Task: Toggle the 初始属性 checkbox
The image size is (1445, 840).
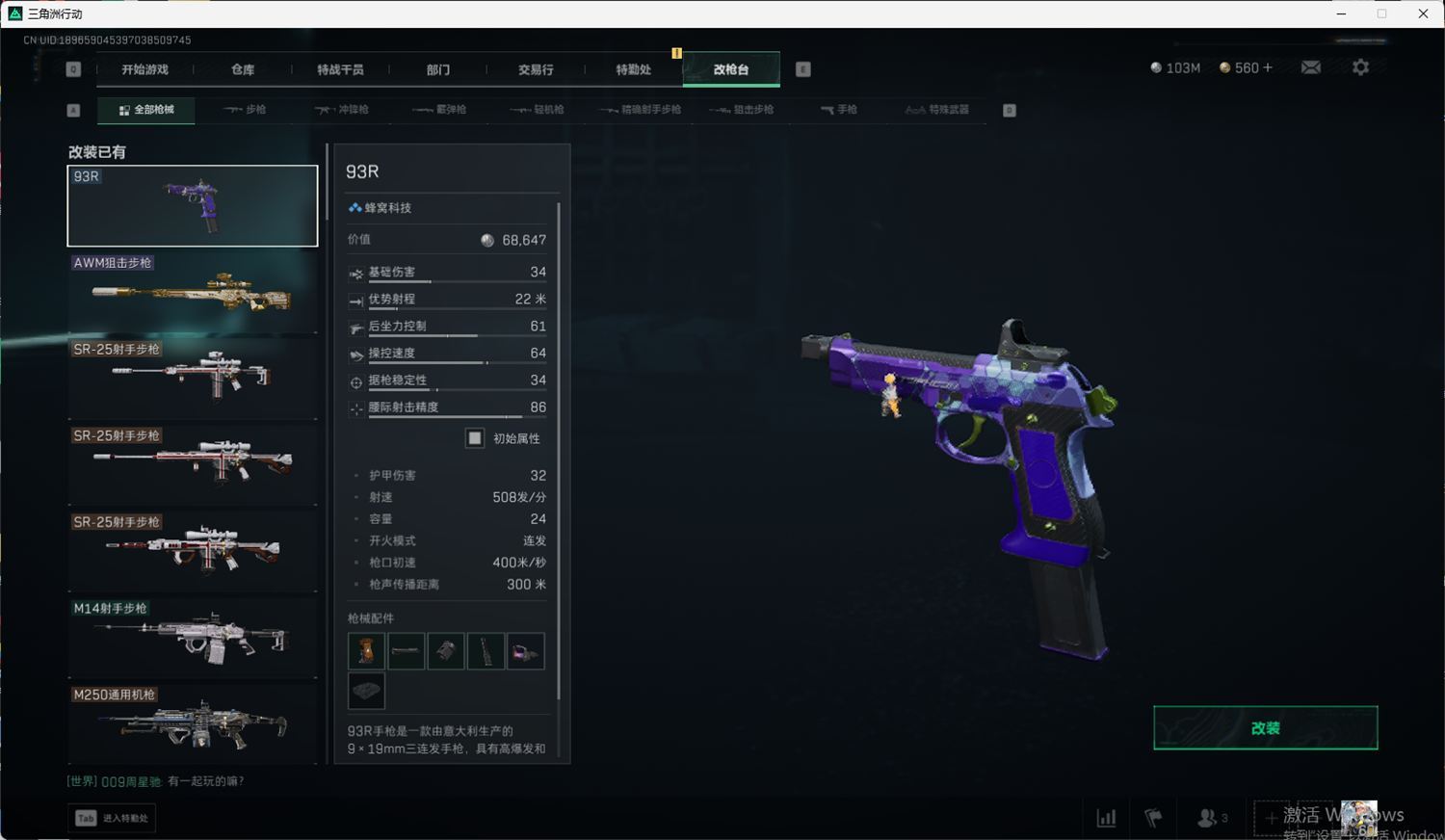Action: point(475,438)
